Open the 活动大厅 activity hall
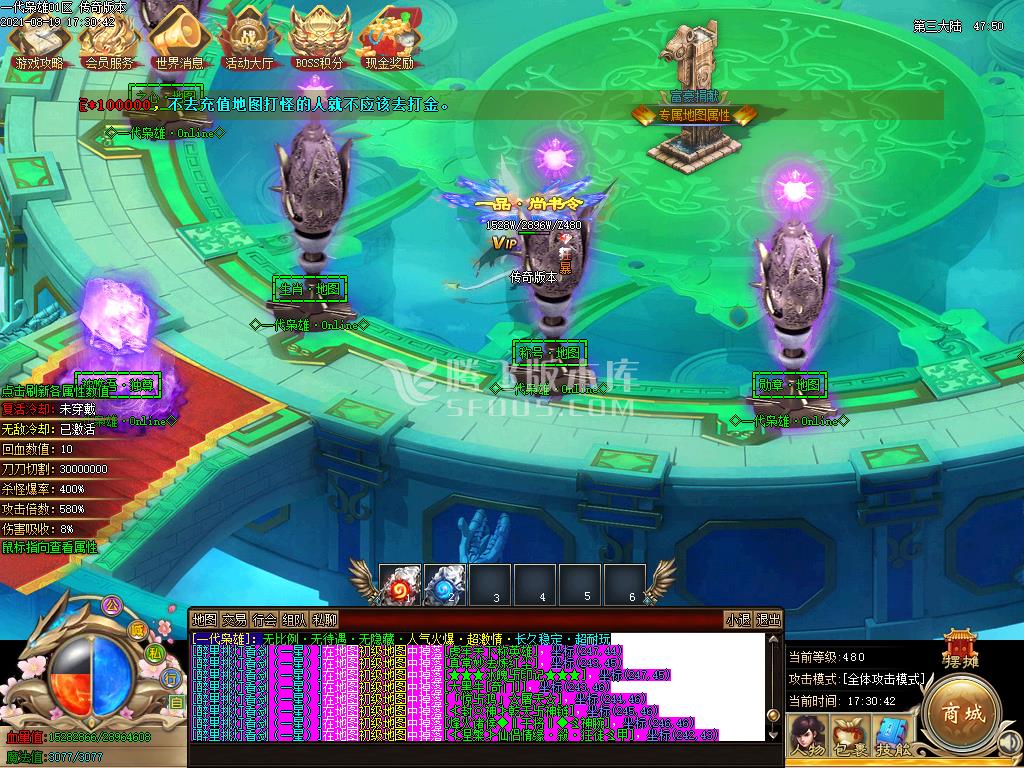The height and width of the screenshot is (768, 1024). pyautogui.click(x=249, y=40)
